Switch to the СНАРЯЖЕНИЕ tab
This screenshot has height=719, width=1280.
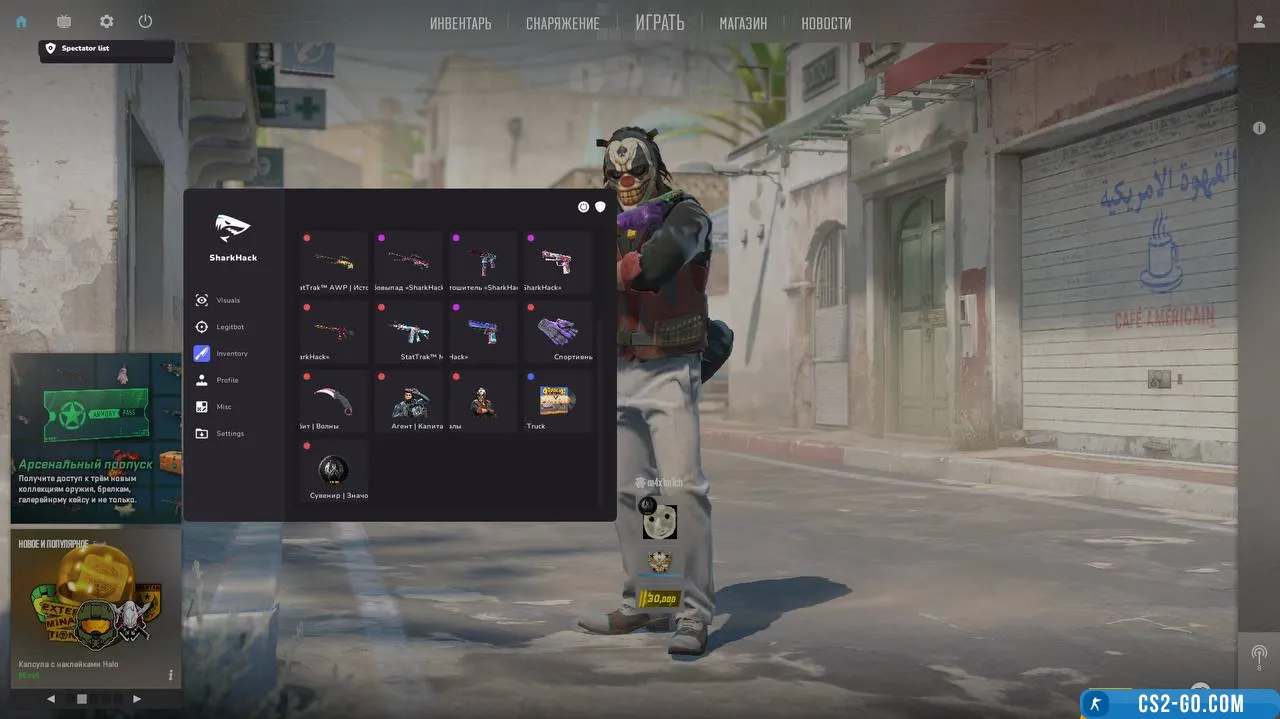click(x=563, y=23)
